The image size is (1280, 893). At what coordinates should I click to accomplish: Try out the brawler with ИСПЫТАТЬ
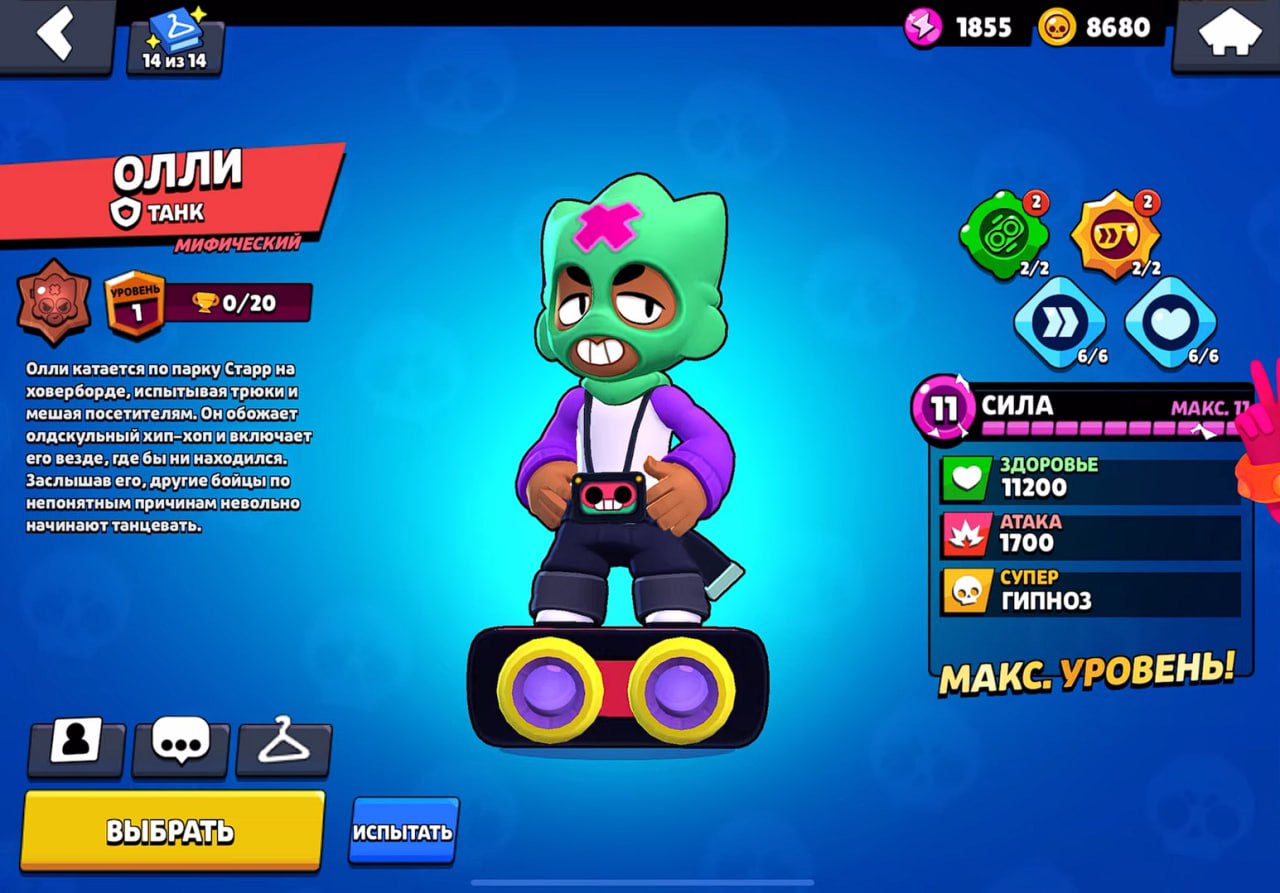(x=403, y=831)
